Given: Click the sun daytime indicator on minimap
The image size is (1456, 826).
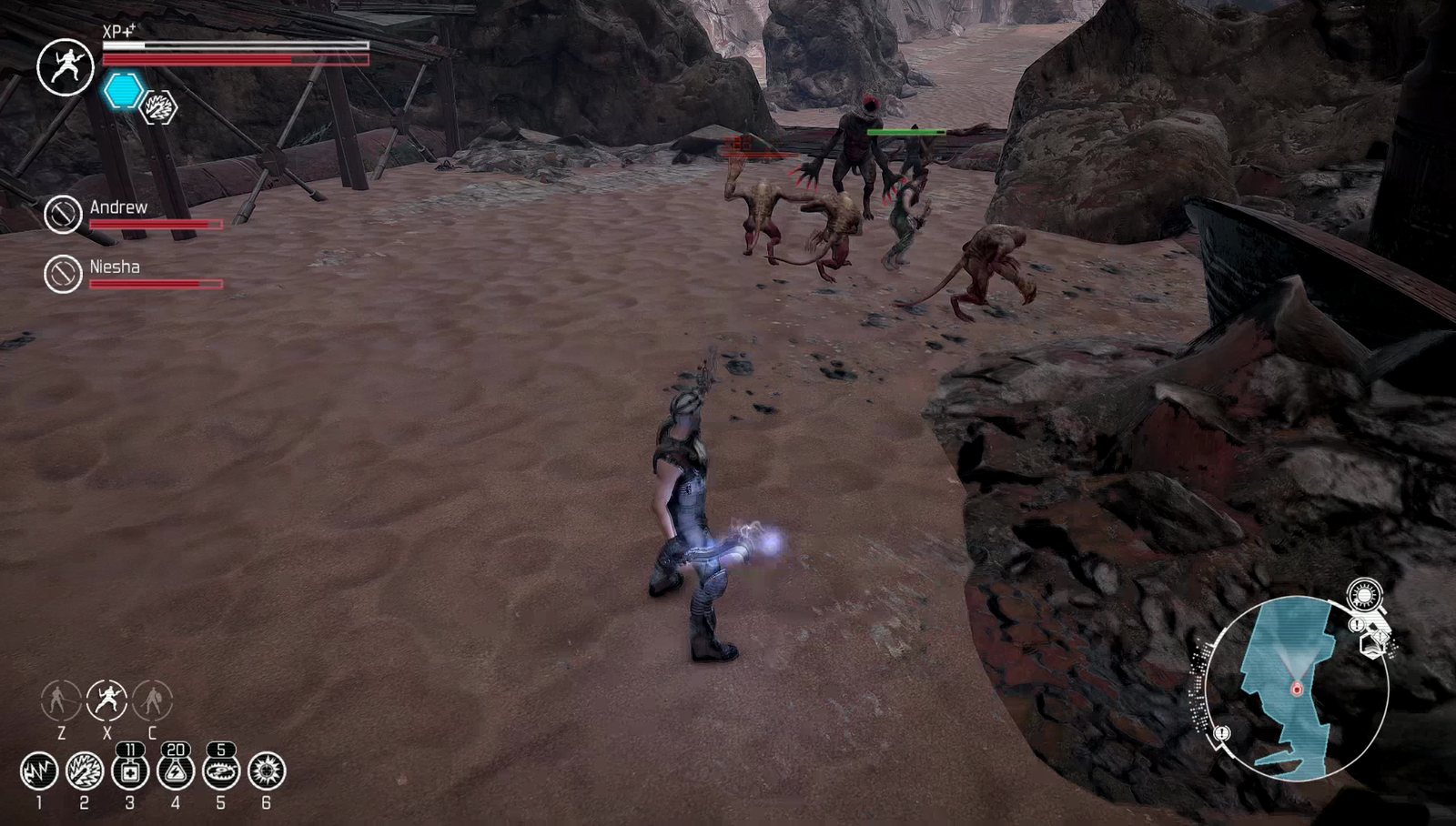Looking at the screenshot, I should tap(1364, 596).
